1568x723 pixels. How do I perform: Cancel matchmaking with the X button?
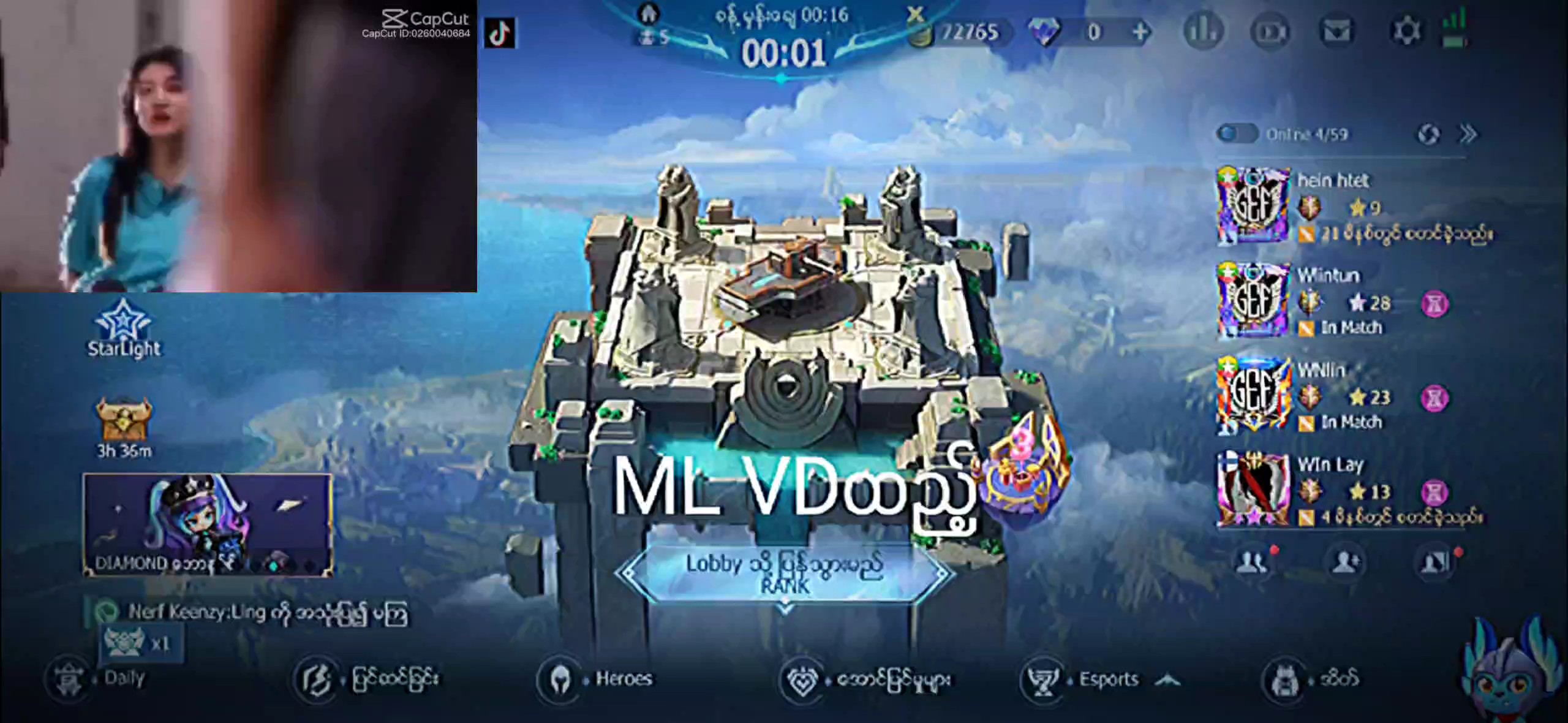tap(915, 14)
